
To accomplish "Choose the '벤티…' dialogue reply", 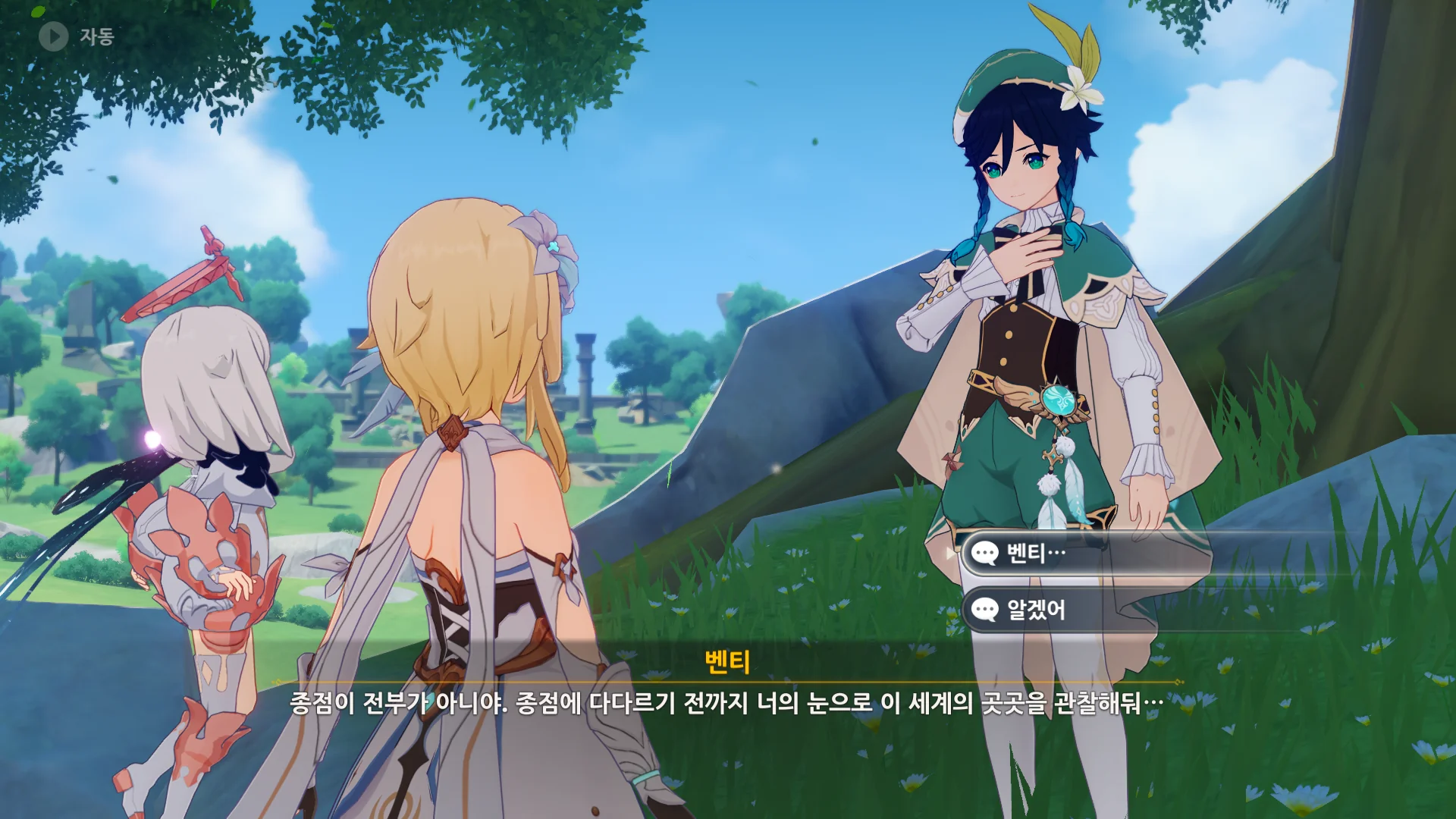I will click(1084, 554).
